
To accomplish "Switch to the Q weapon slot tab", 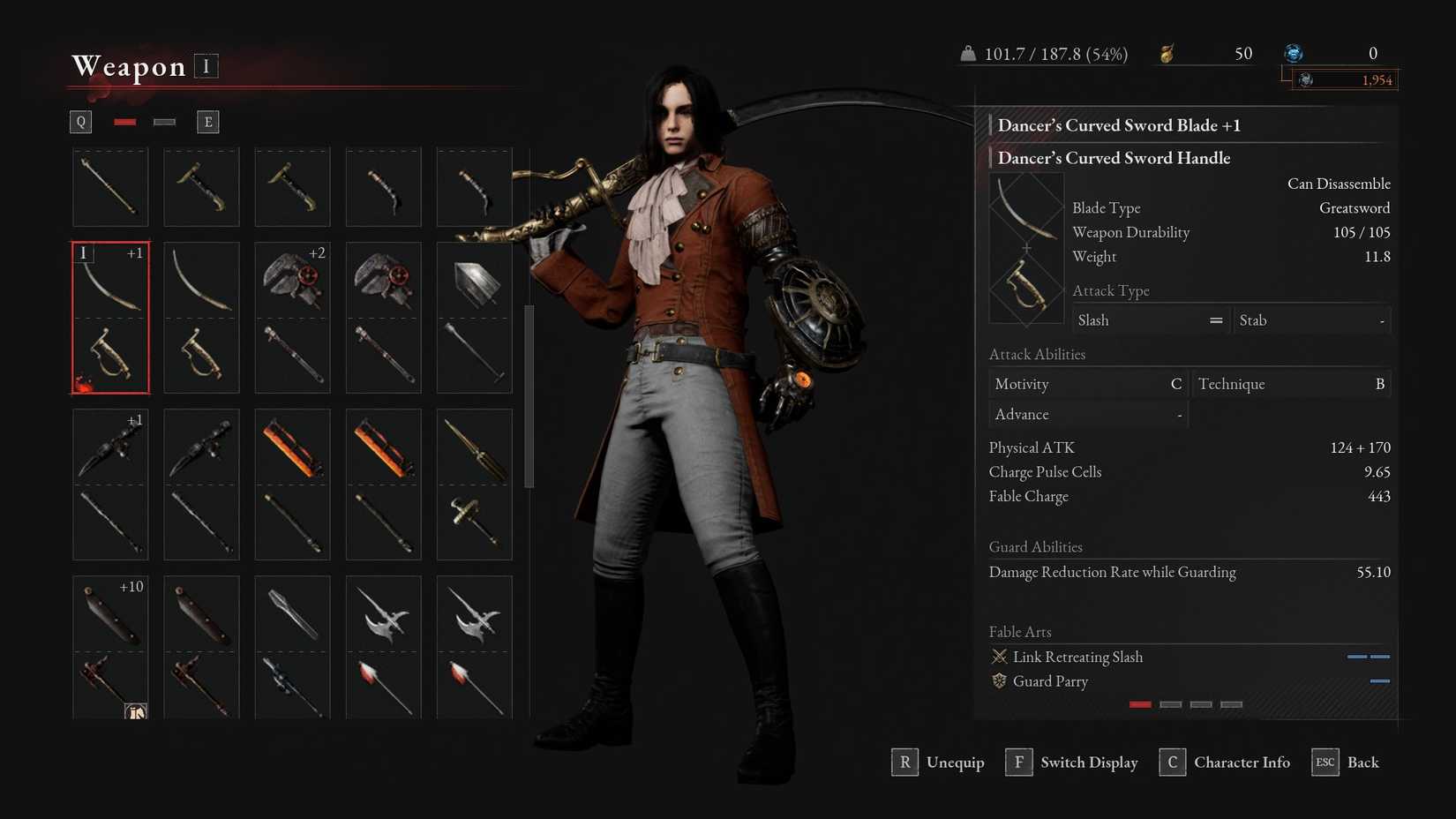I will click(80, 121).
